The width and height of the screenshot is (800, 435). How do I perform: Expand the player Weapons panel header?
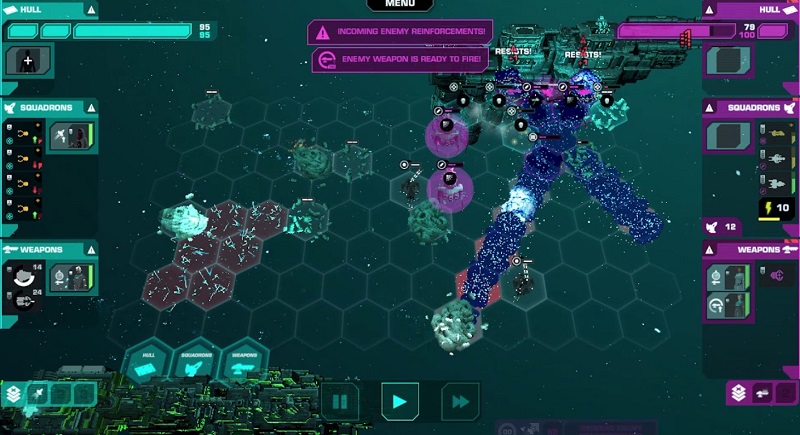48,249
